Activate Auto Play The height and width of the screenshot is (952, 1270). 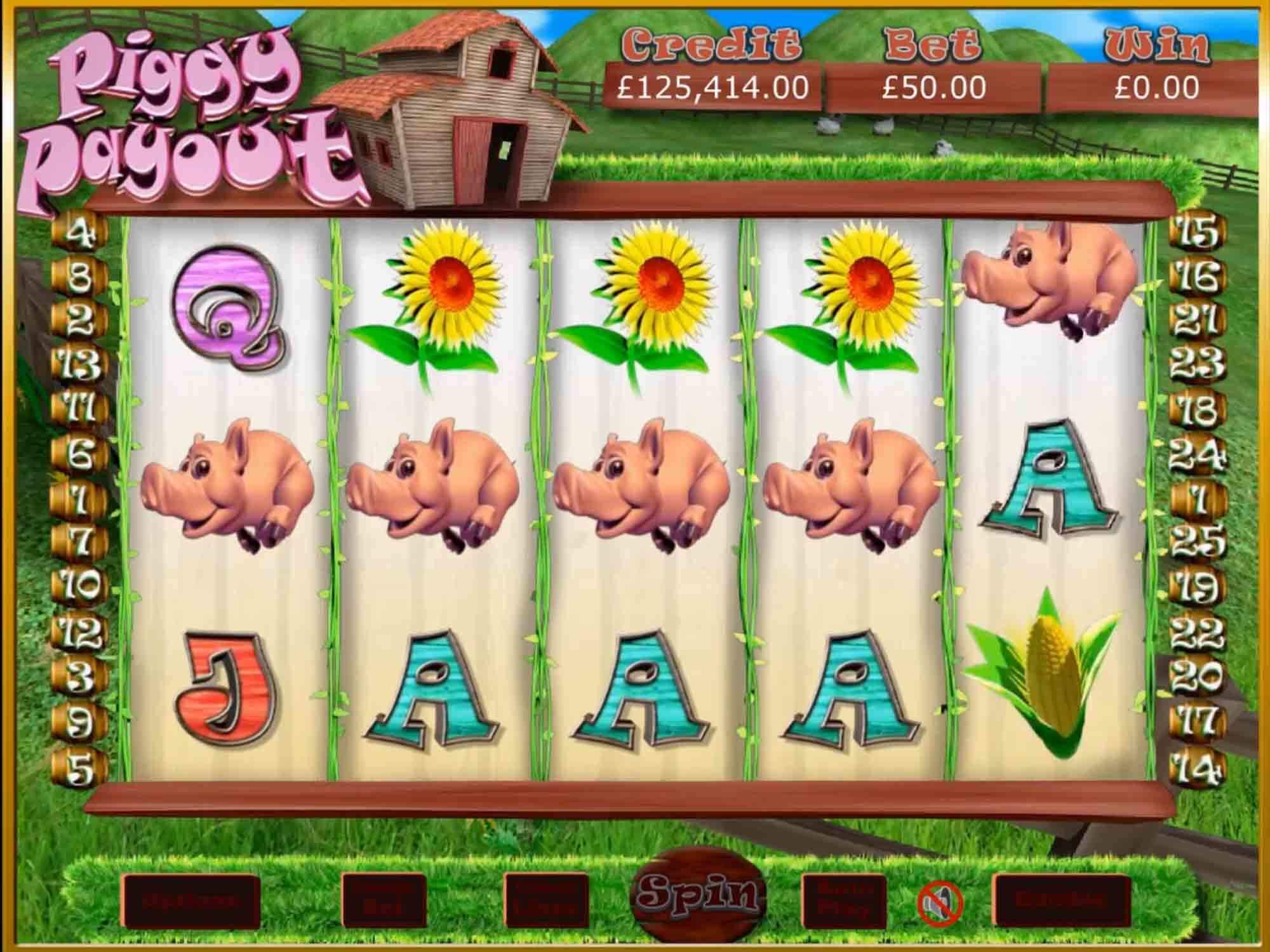click(x=844, y=901)
